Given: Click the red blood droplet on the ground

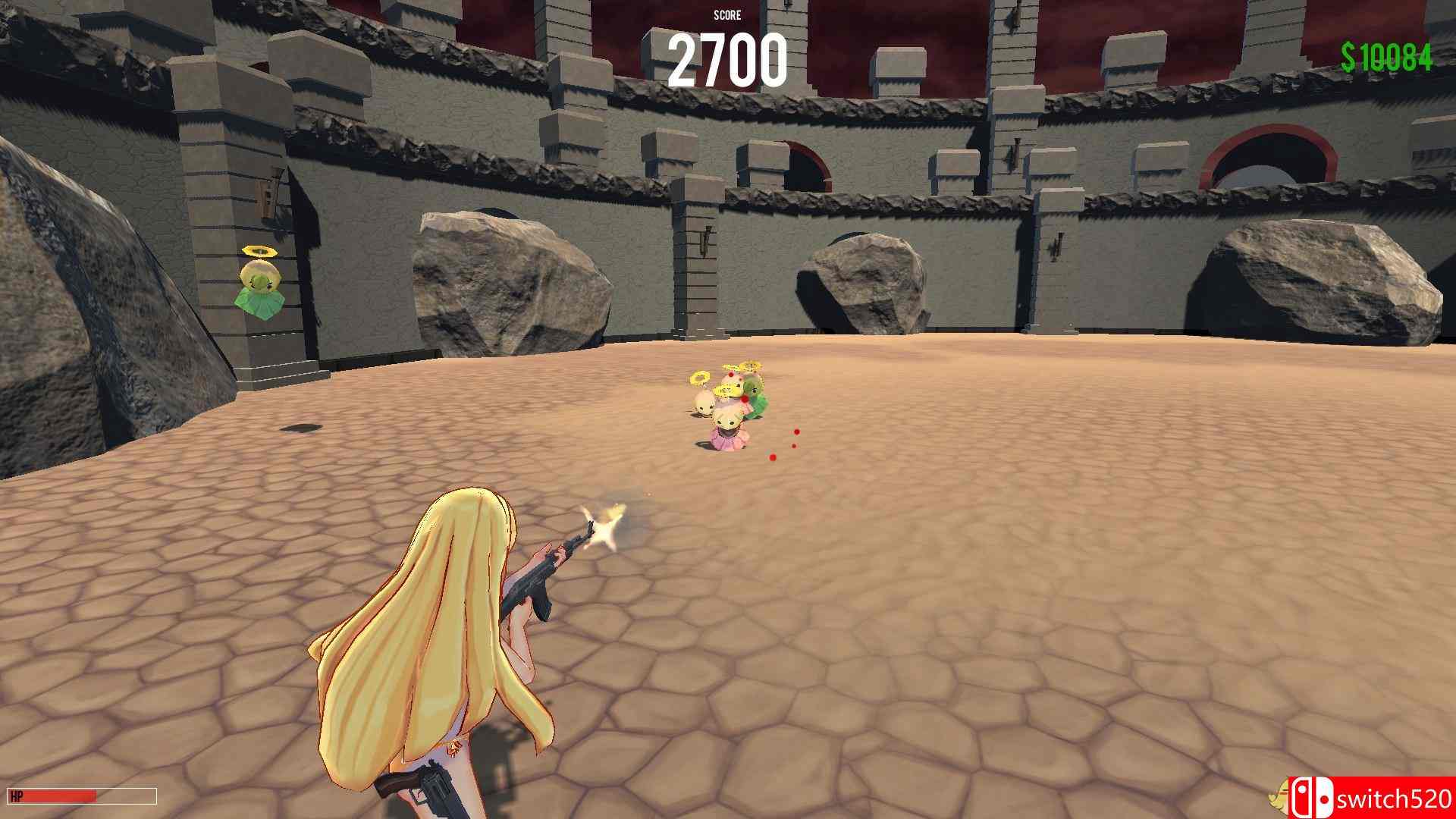Looking at the screenshot, I should click(x=770, y=458).
